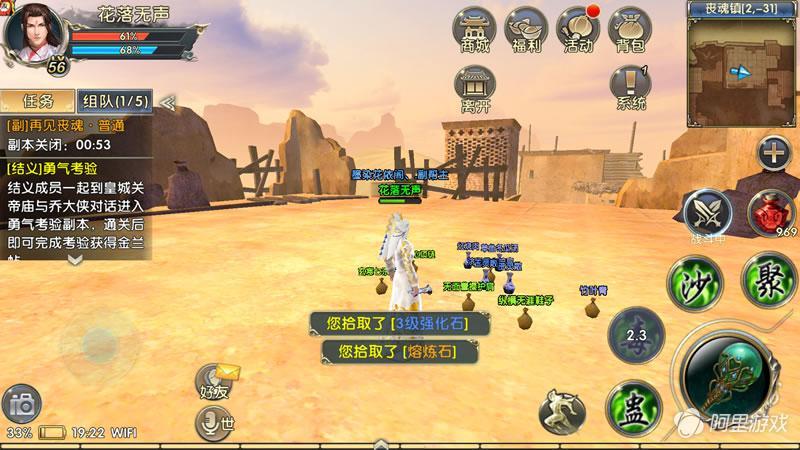Viewport: 800px width, 450px height.
Task: Switch to the 组队 team tab
Action: [x=115, y=101]
